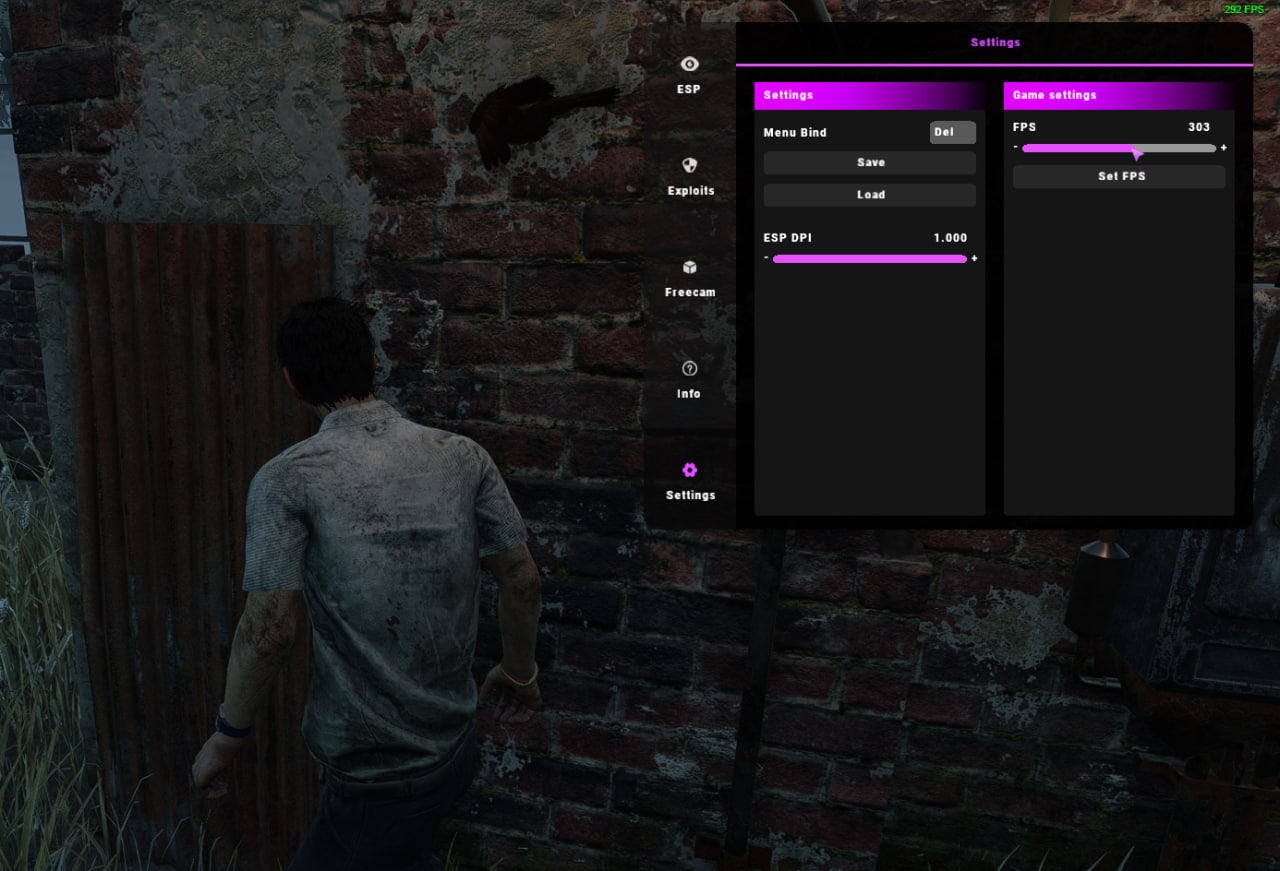This screenshot has height=871, width=1280.
Task: Increase ESP DPI with the plus button
Action: click(974, 259)
